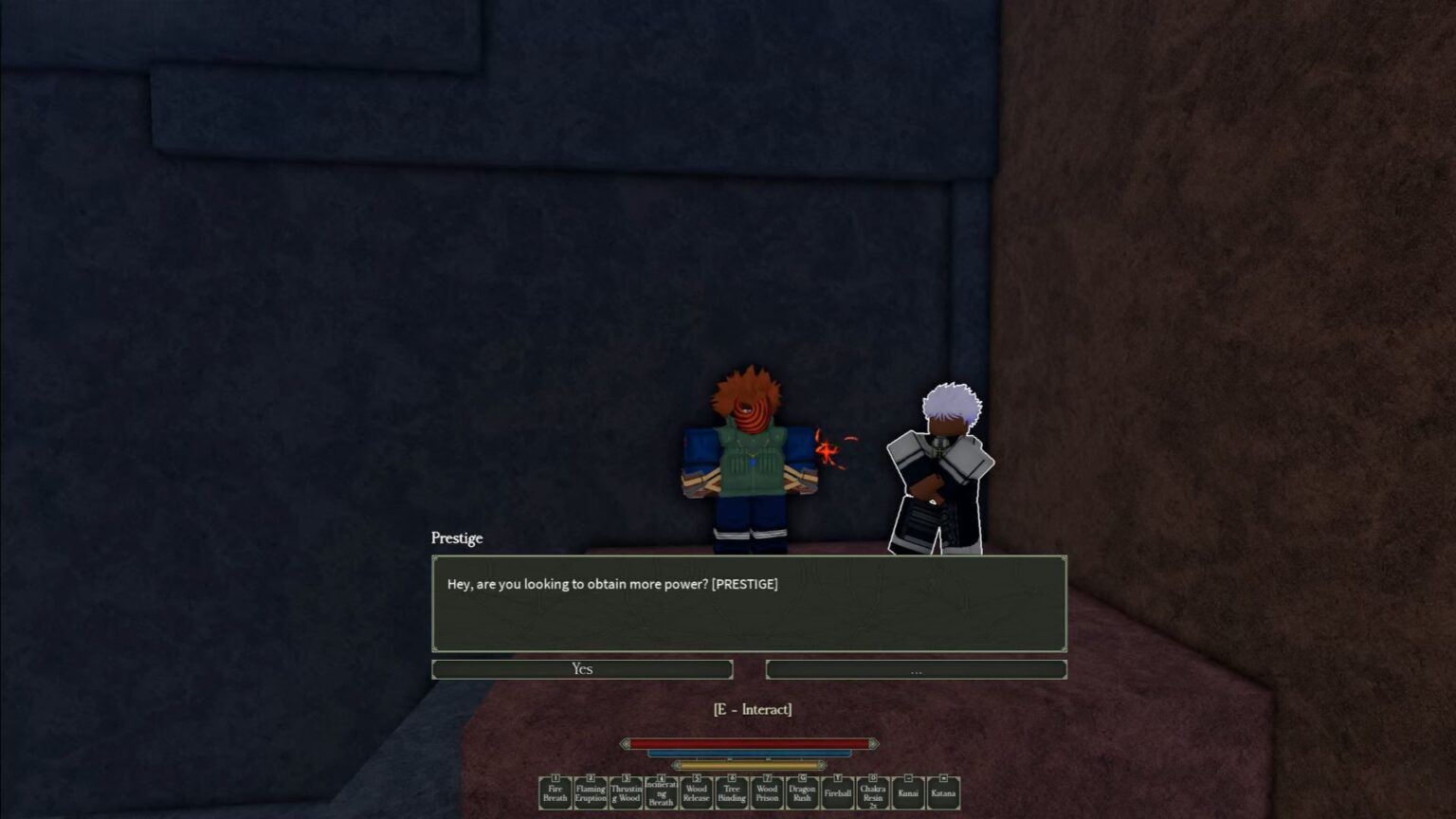Click the Prestige dialogue title label
Viewport: 1456px width, 819px height.
pyautogui.click(x=456, y=538)
